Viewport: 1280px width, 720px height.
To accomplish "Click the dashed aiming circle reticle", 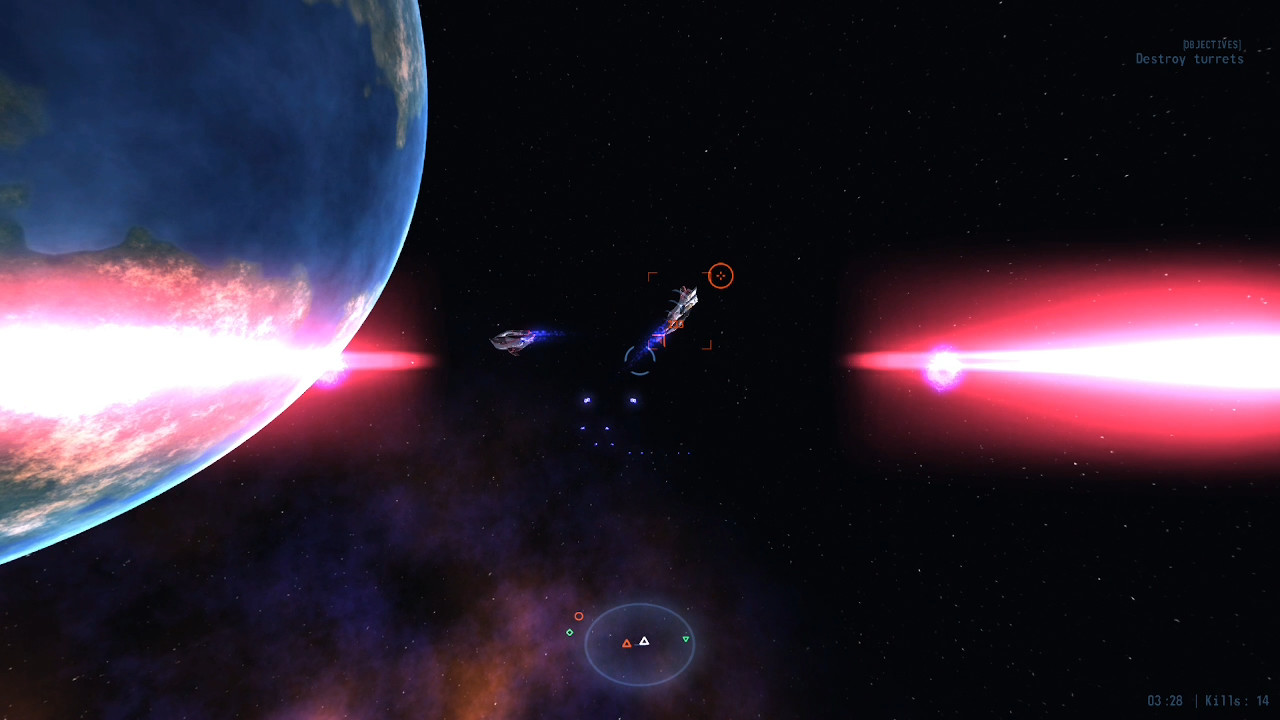I will [639, 362].
